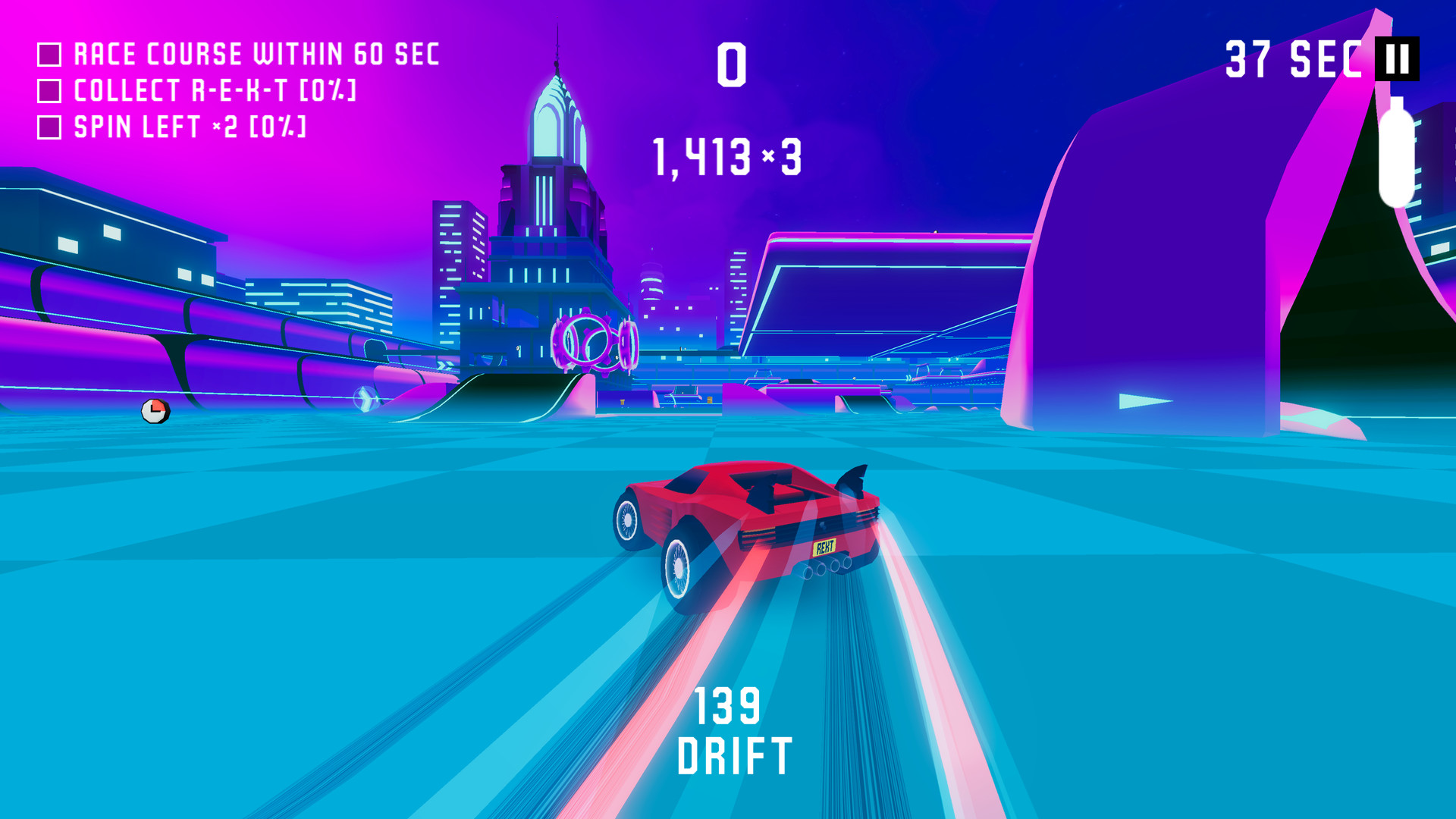Click the REKT license plate on the car

click(x=824, y=546)
